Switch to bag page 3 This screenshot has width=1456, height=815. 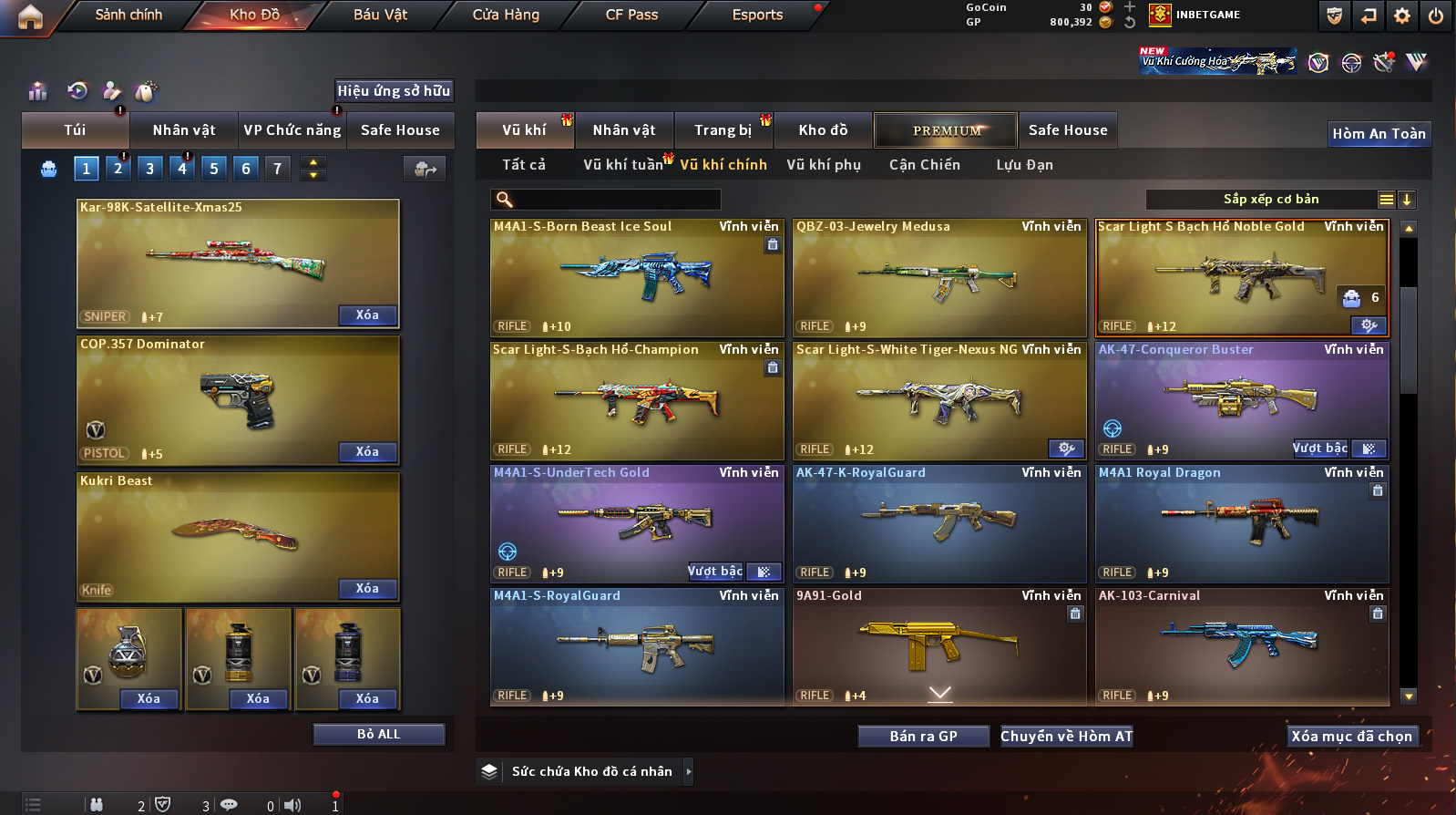150,169
